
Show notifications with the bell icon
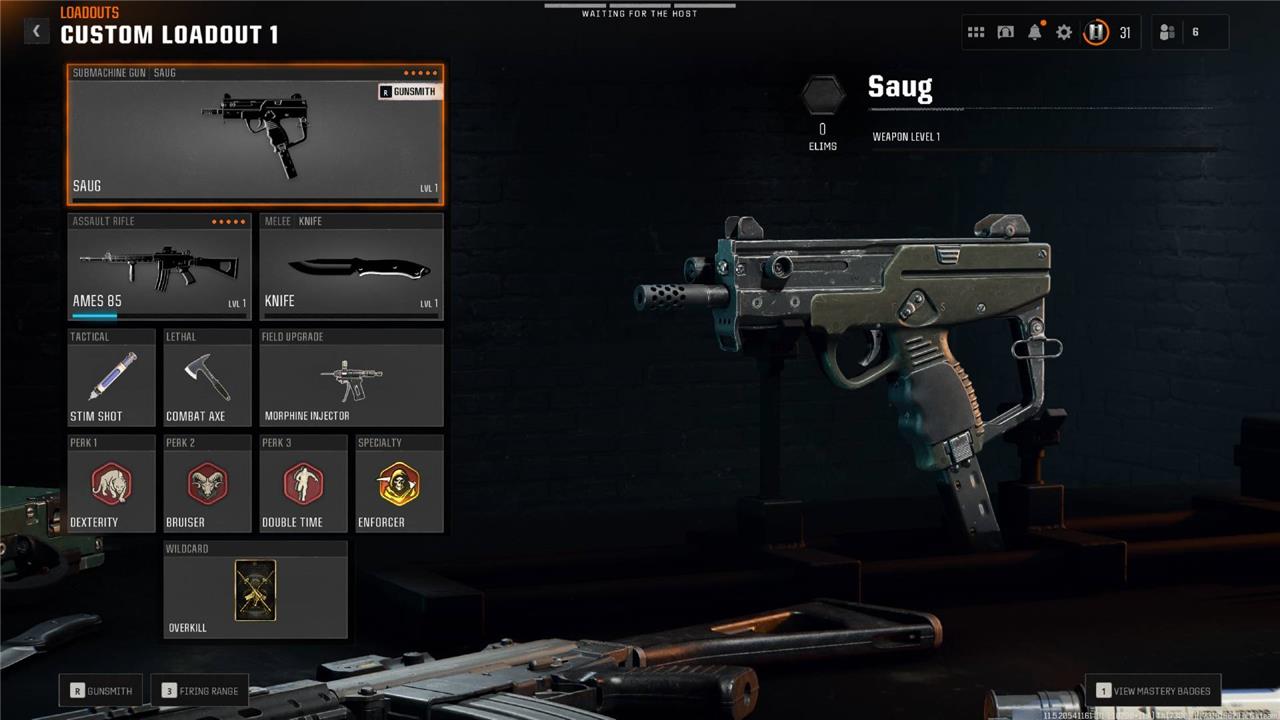click(1035, 32)
